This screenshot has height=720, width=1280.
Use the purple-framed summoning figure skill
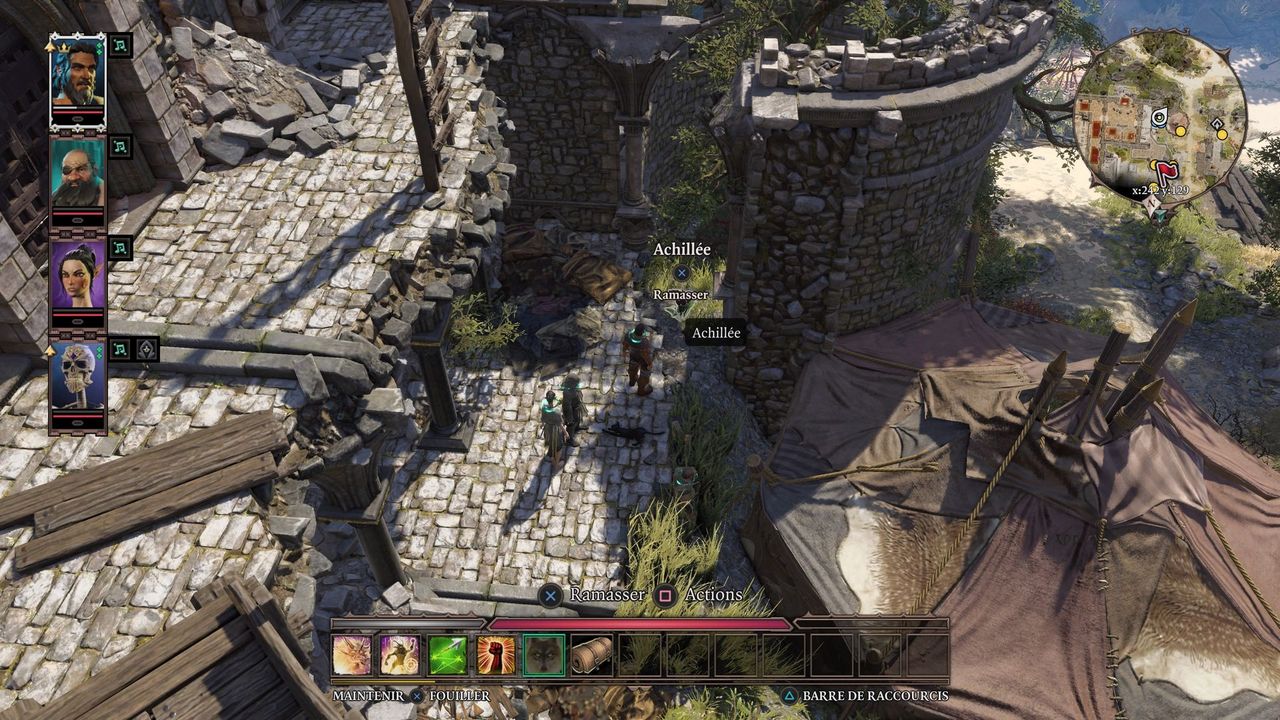point(400,655)
